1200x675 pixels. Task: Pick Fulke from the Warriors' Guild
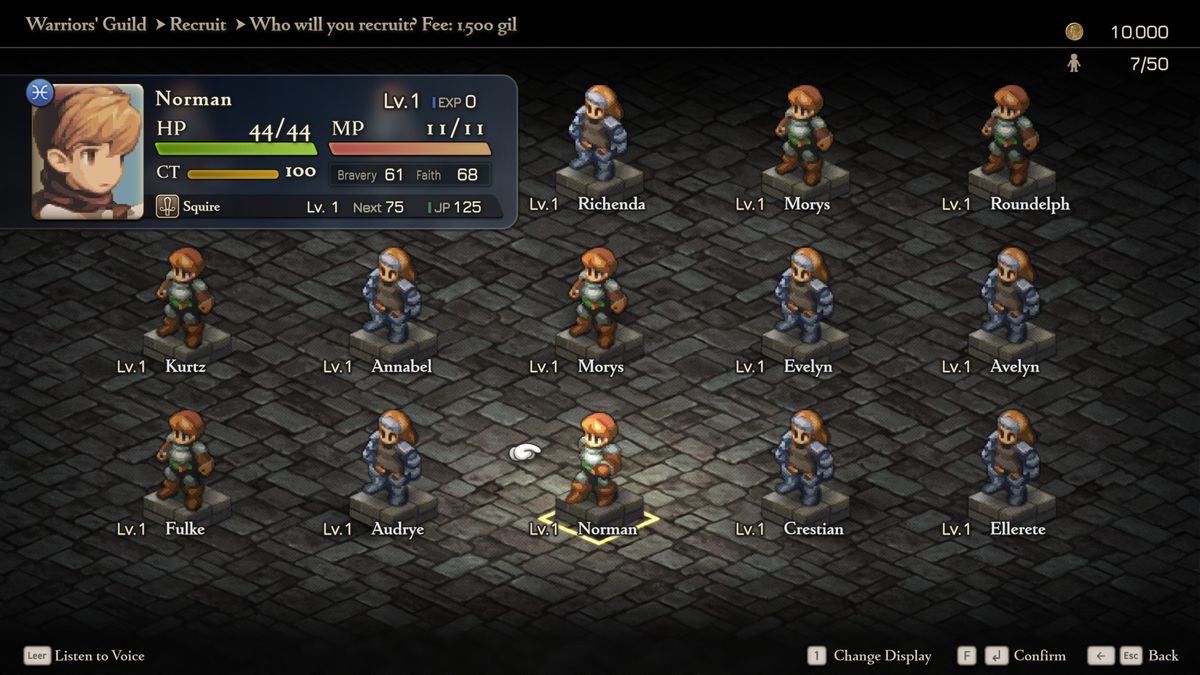(186, 461)
